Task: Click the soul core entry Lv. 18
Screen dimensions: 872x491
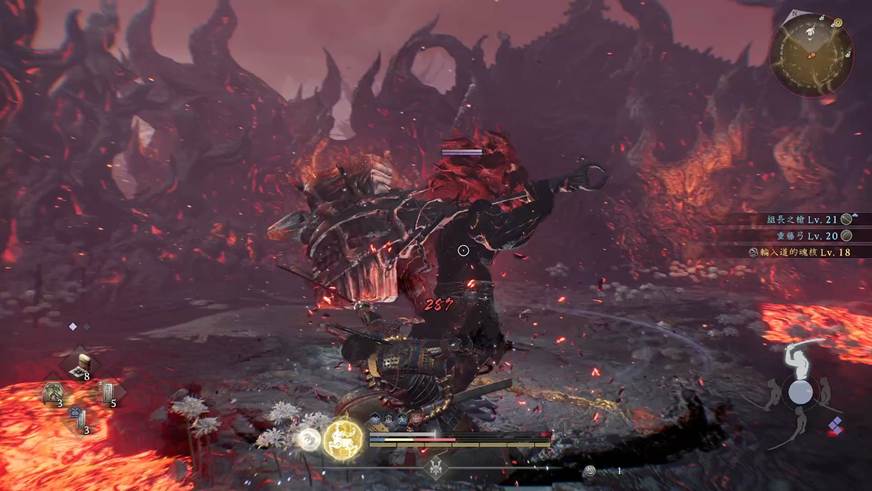Action: coord(798,252)
